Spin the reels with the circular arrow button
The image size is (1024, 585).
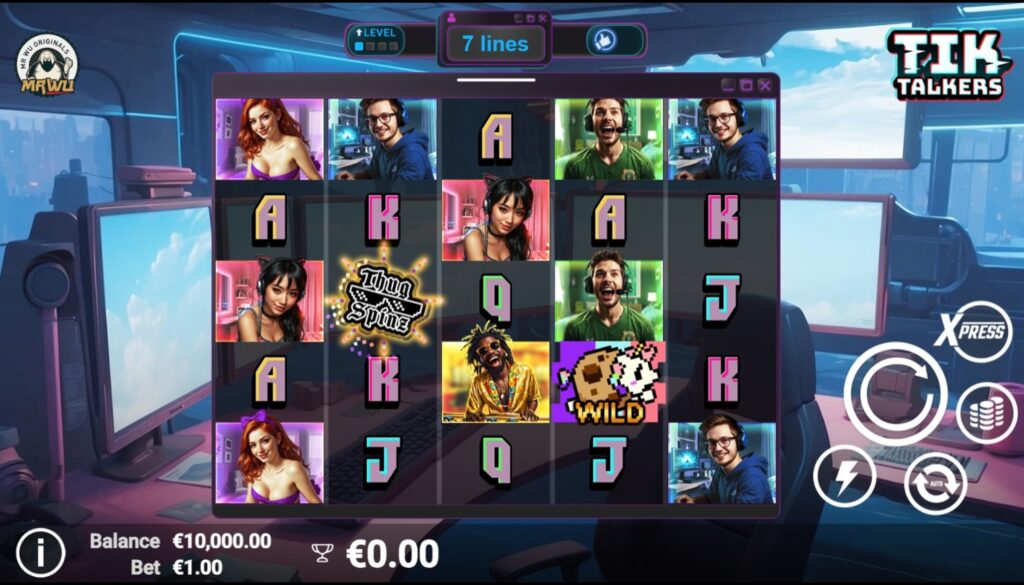coord(895,390)
